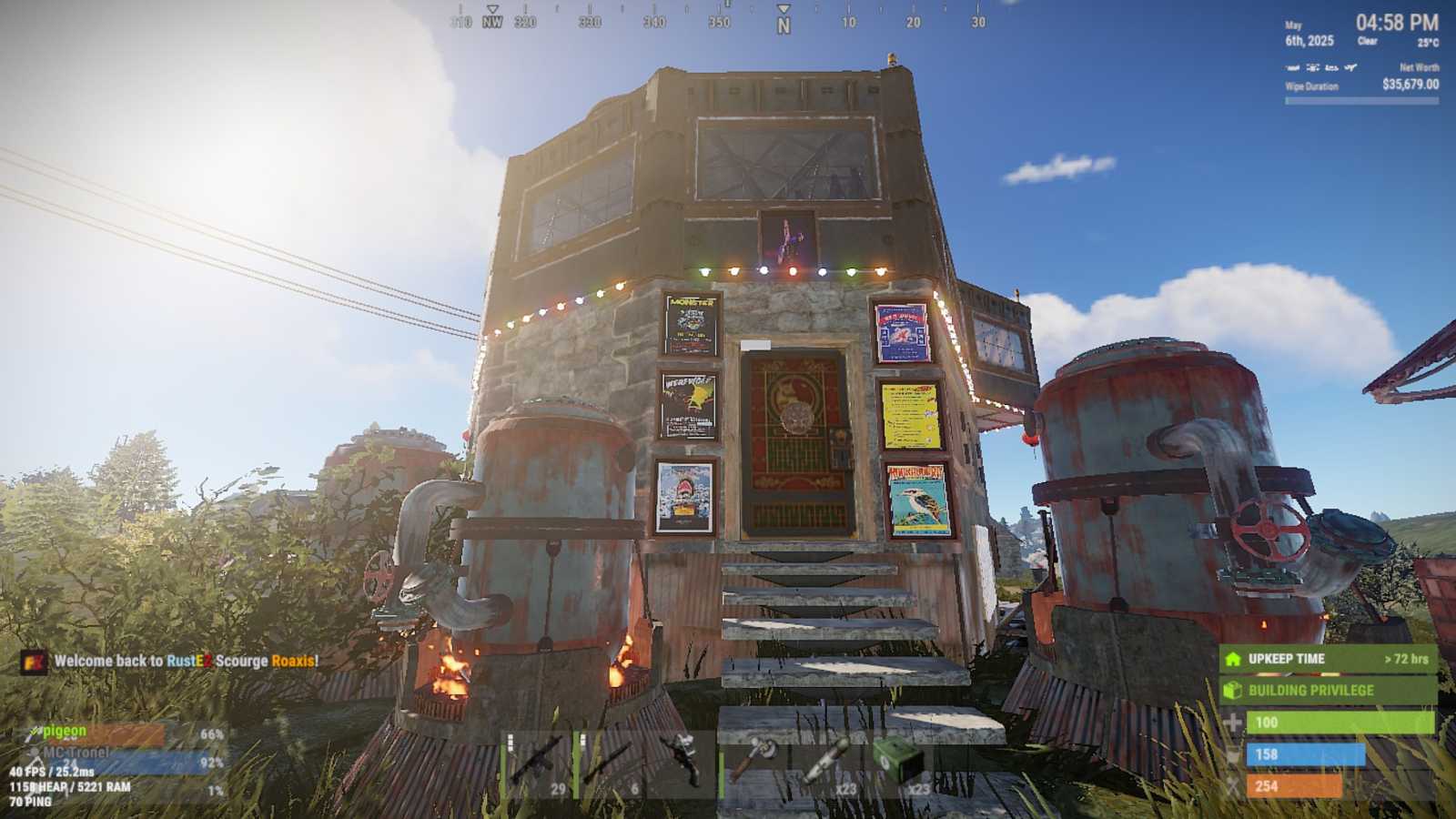The height and width of the screenshot is (819, 1456).
Task: Click the Upkeep Time status panel
Action: point(1328,659)
